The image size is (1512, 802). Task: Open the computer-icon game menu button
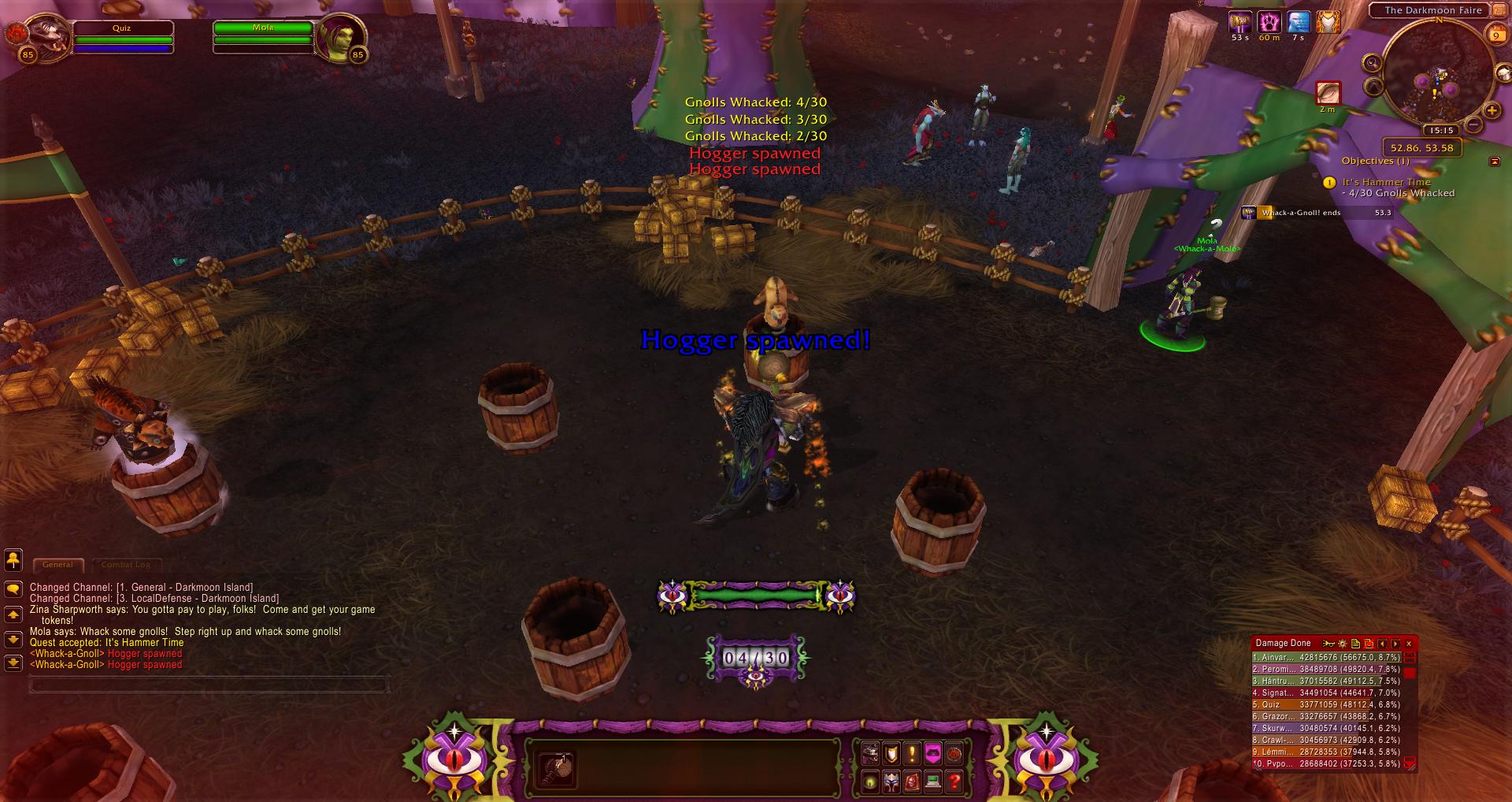(x=933, y=782)
